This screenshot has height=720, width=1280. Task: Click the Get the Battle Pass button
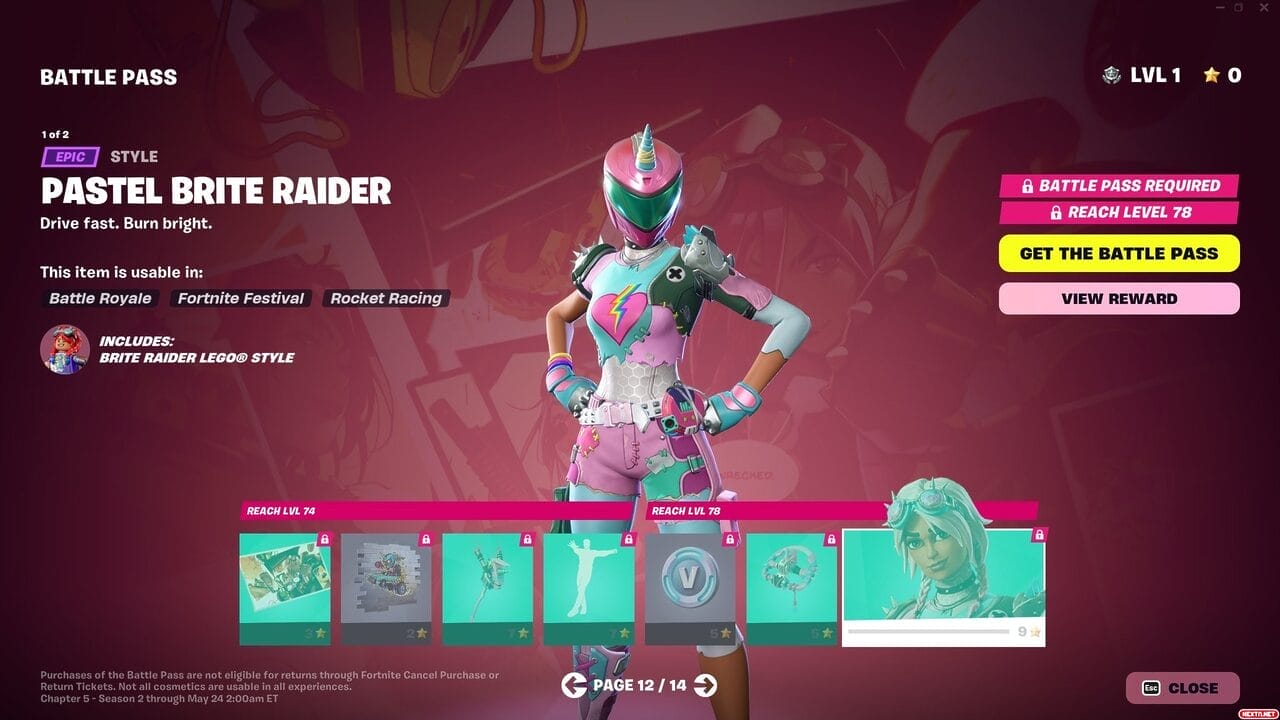(x=1119, y=253)
